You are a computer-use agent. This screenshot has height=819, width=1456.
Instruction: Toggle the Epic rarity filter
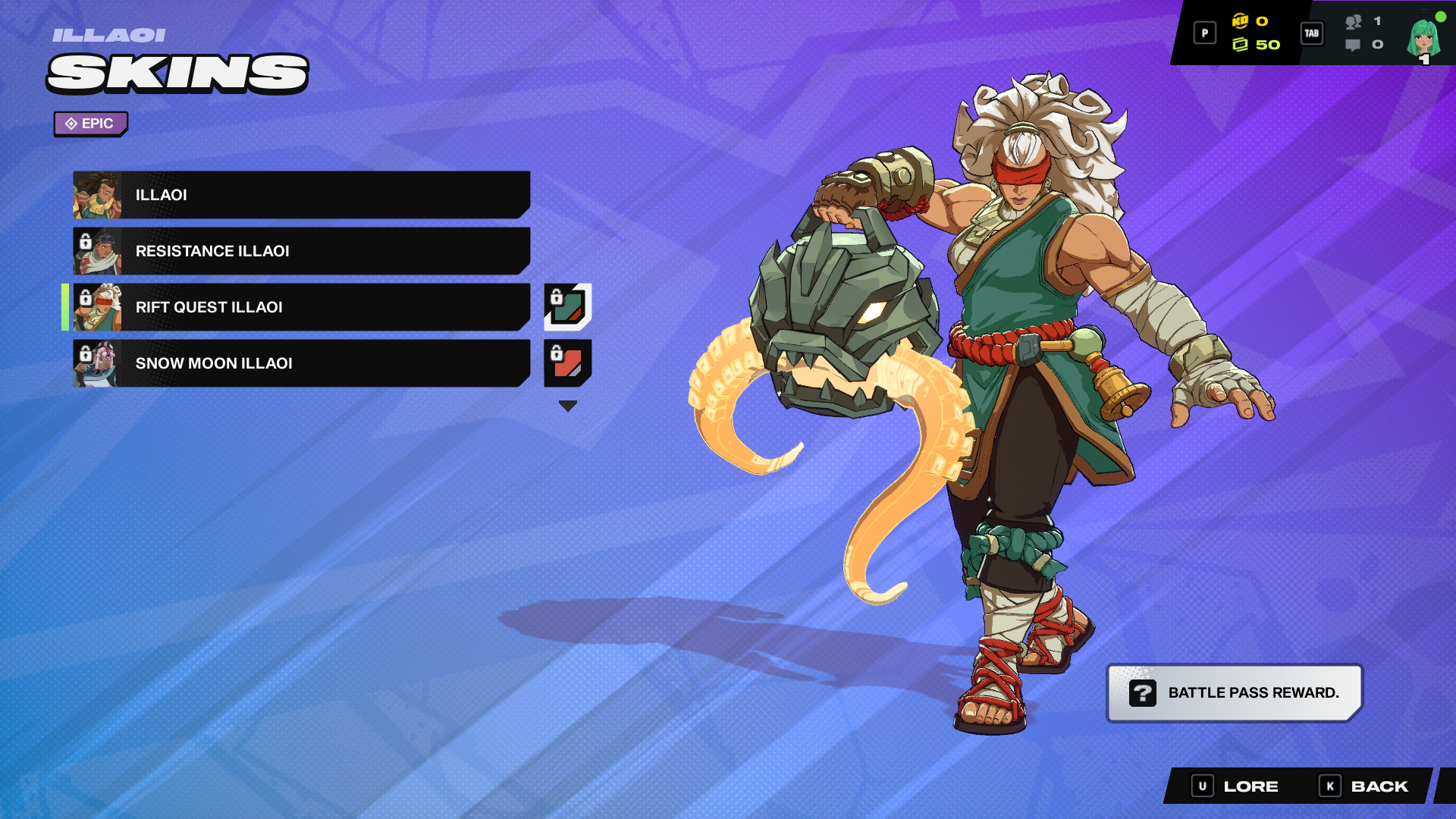click(x=90, y=124)
